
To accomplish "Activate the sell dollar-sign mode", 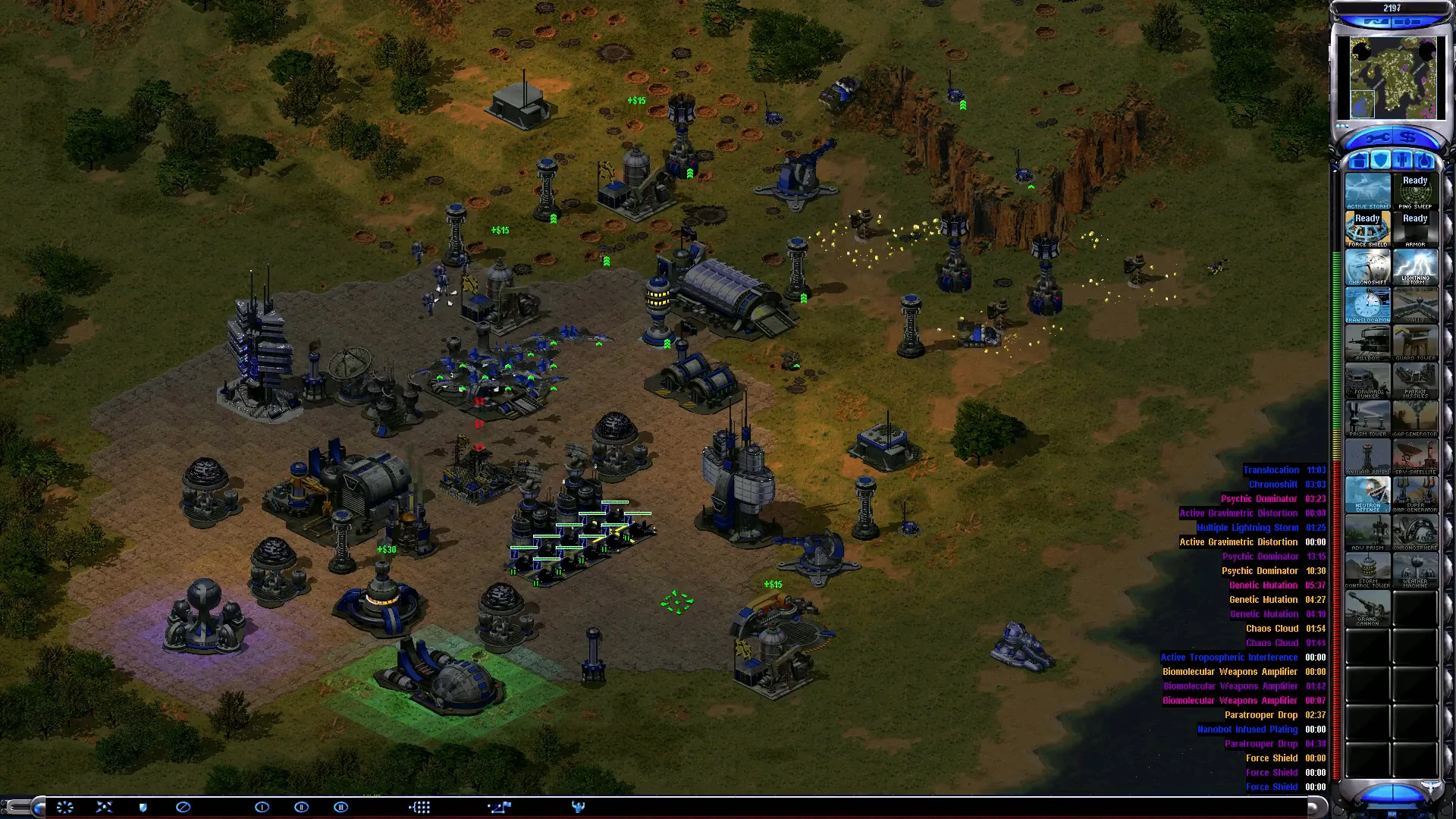I will coord(1408,138).
